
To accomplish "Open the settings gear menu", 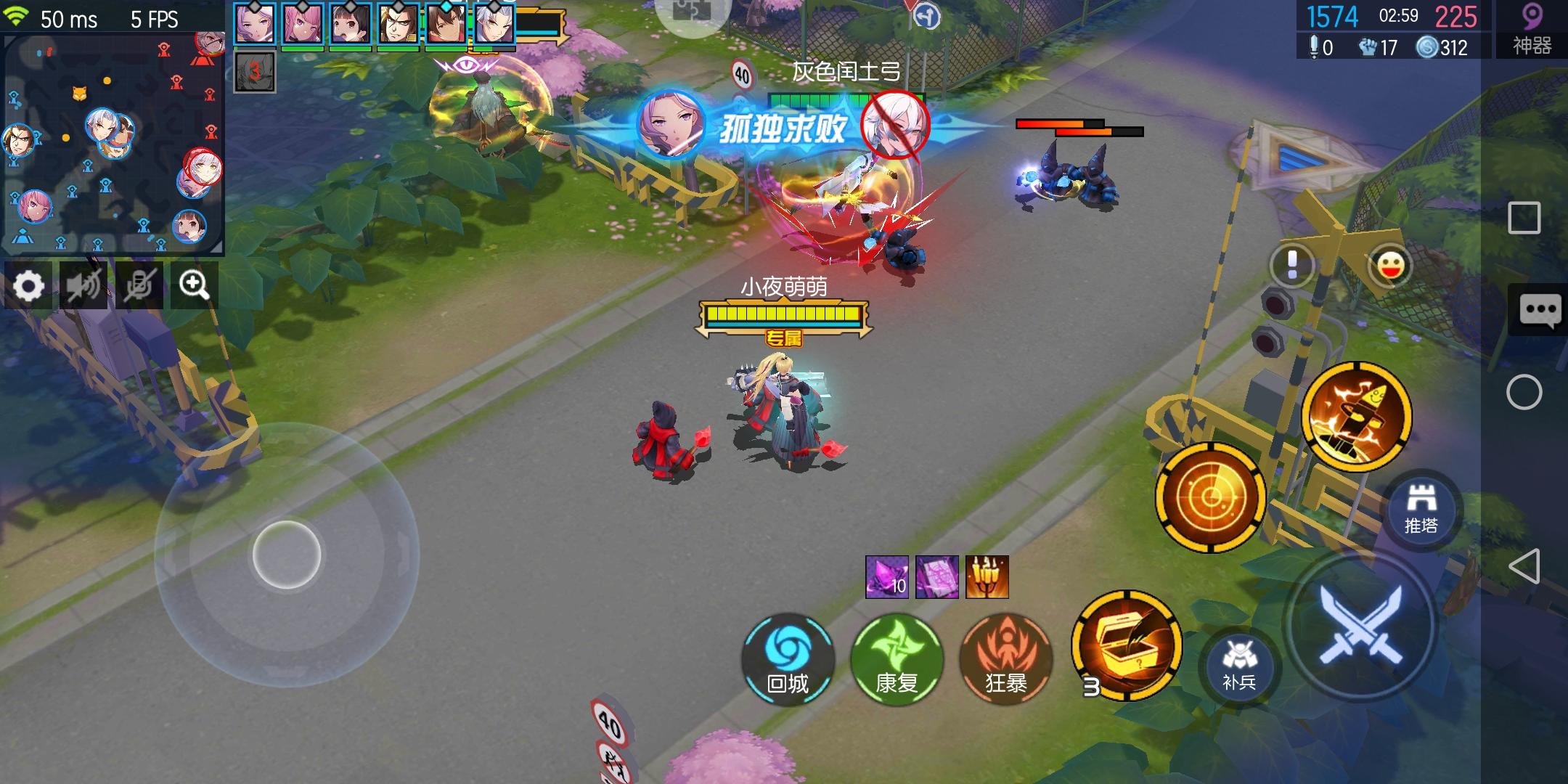I will coord(30,285).
